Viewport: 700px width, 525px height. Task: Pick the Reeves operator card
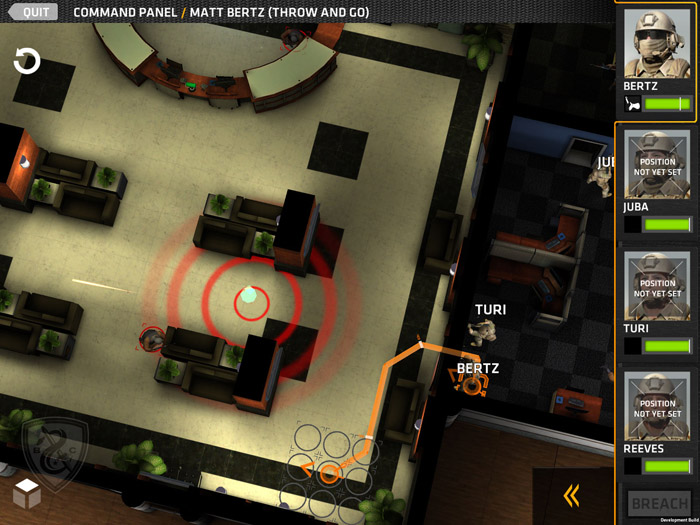click(x=657, y=420)
